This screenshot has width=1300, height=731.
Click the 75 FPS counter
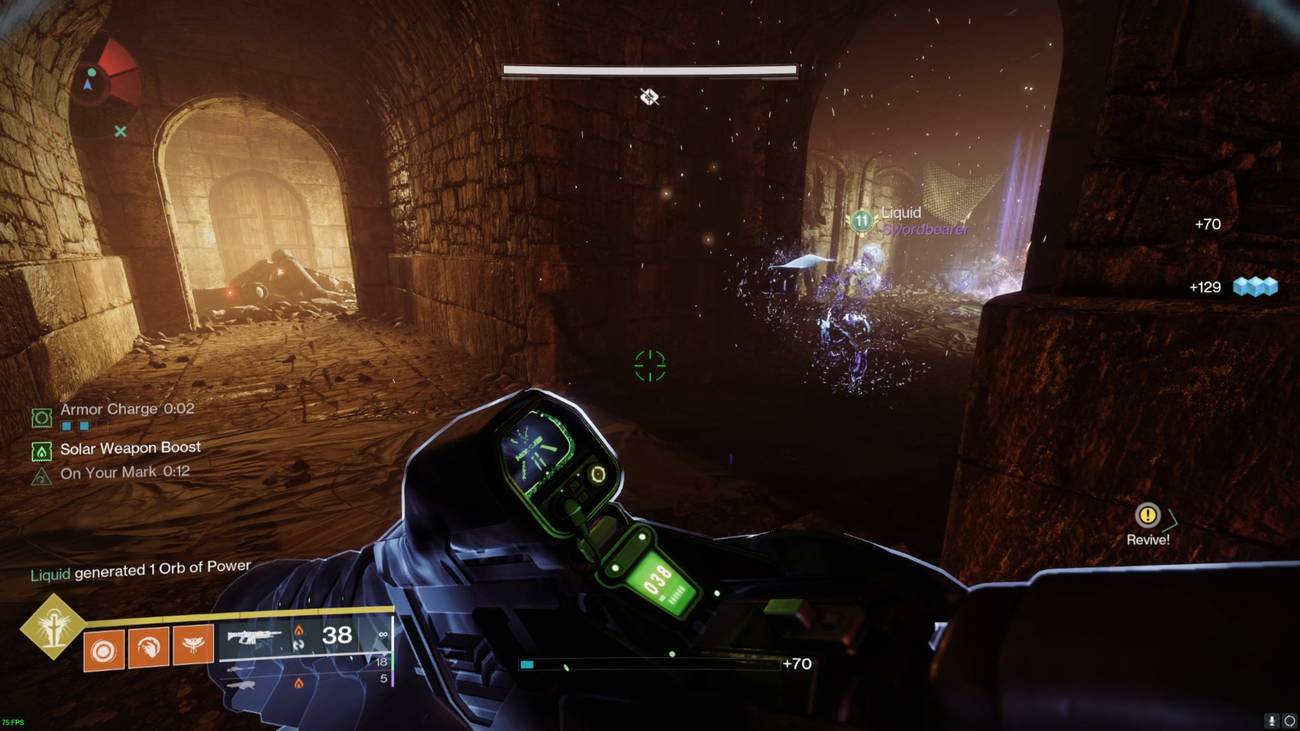click(14, 723)
